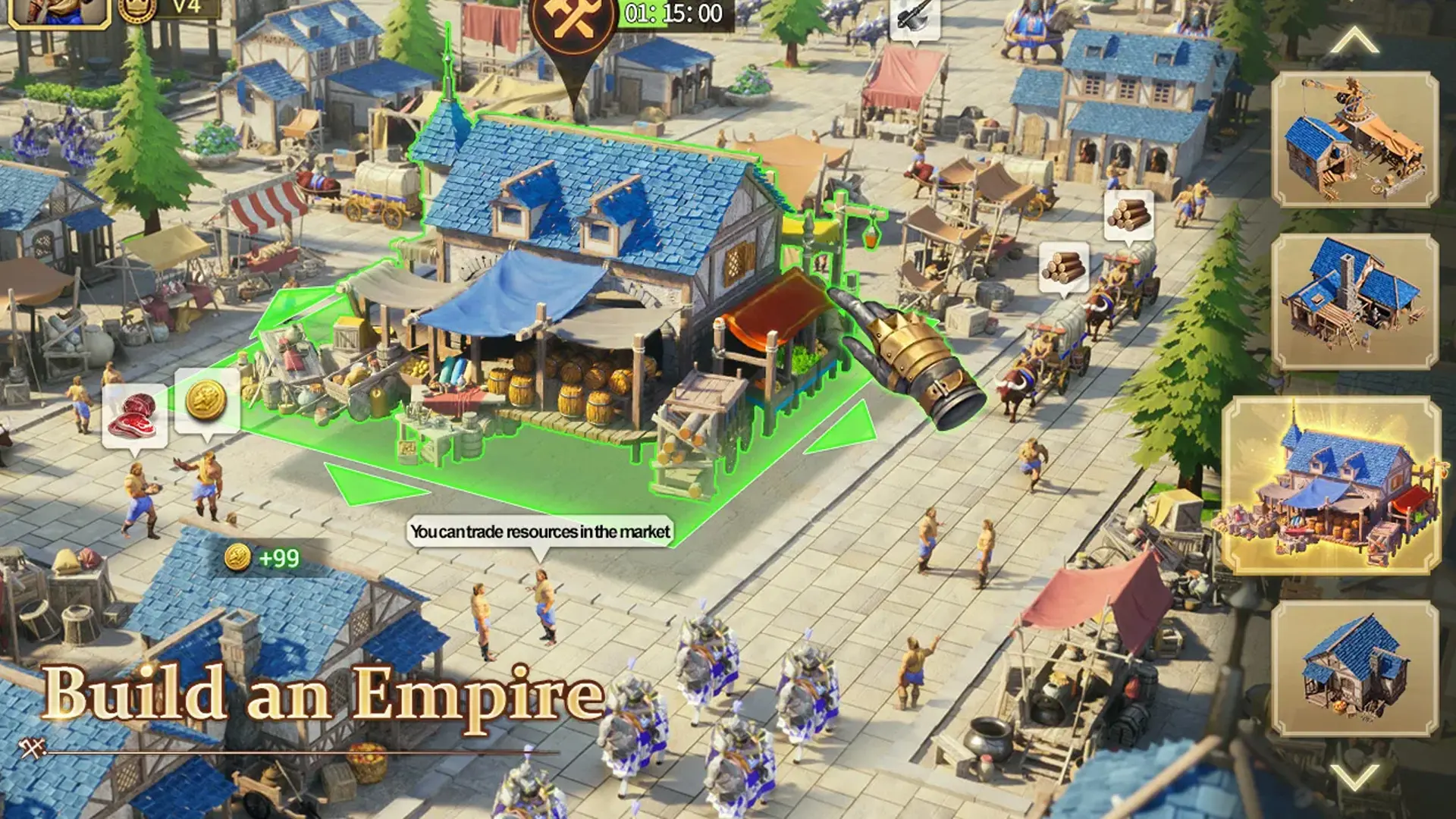This screenshot has width=1456, height=819.
Task: Pick the small blue-roof cottage thumbnail
Action: tap(1354, 668)
